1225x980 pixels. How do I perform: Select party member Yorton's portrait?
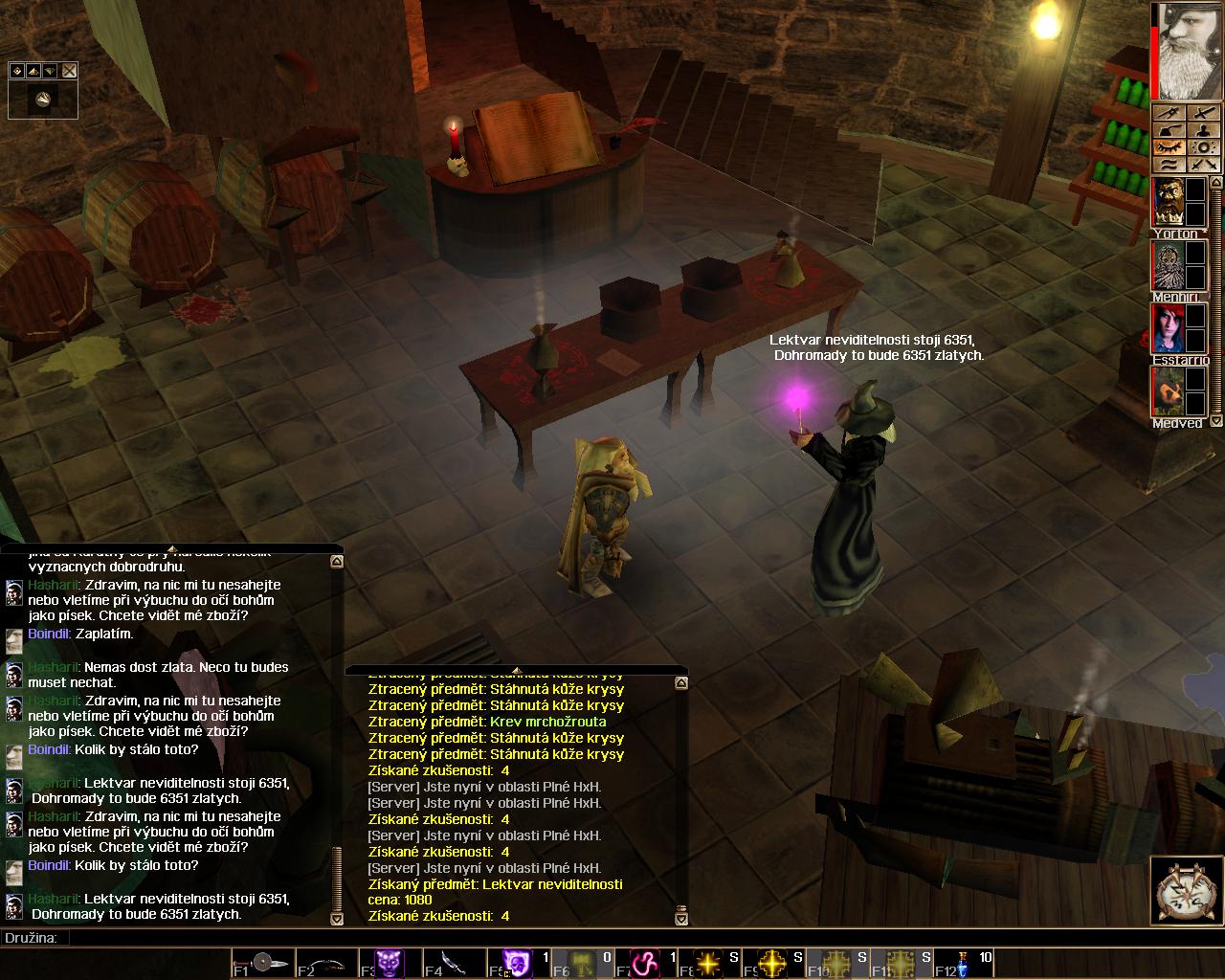(x=1167, y=202)
